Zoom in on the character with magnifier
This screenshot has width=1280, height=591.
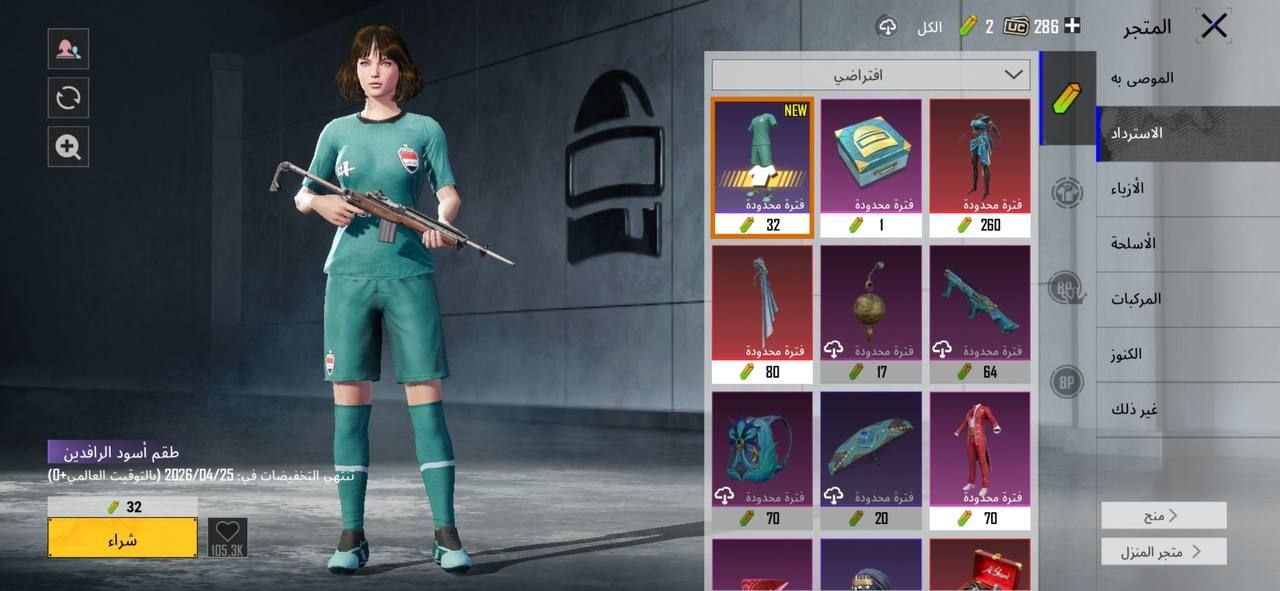(x=68, y=147)
